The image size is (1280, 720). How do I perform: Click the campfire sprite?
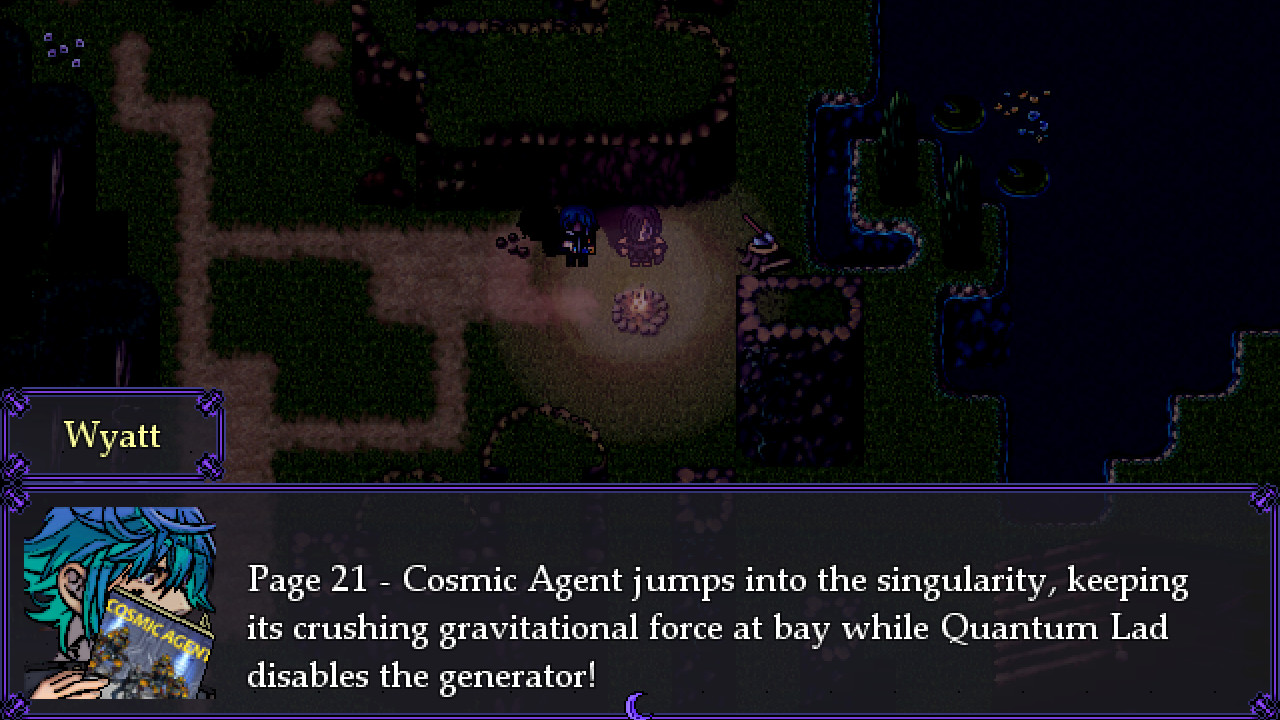click(x=641, y=308)
